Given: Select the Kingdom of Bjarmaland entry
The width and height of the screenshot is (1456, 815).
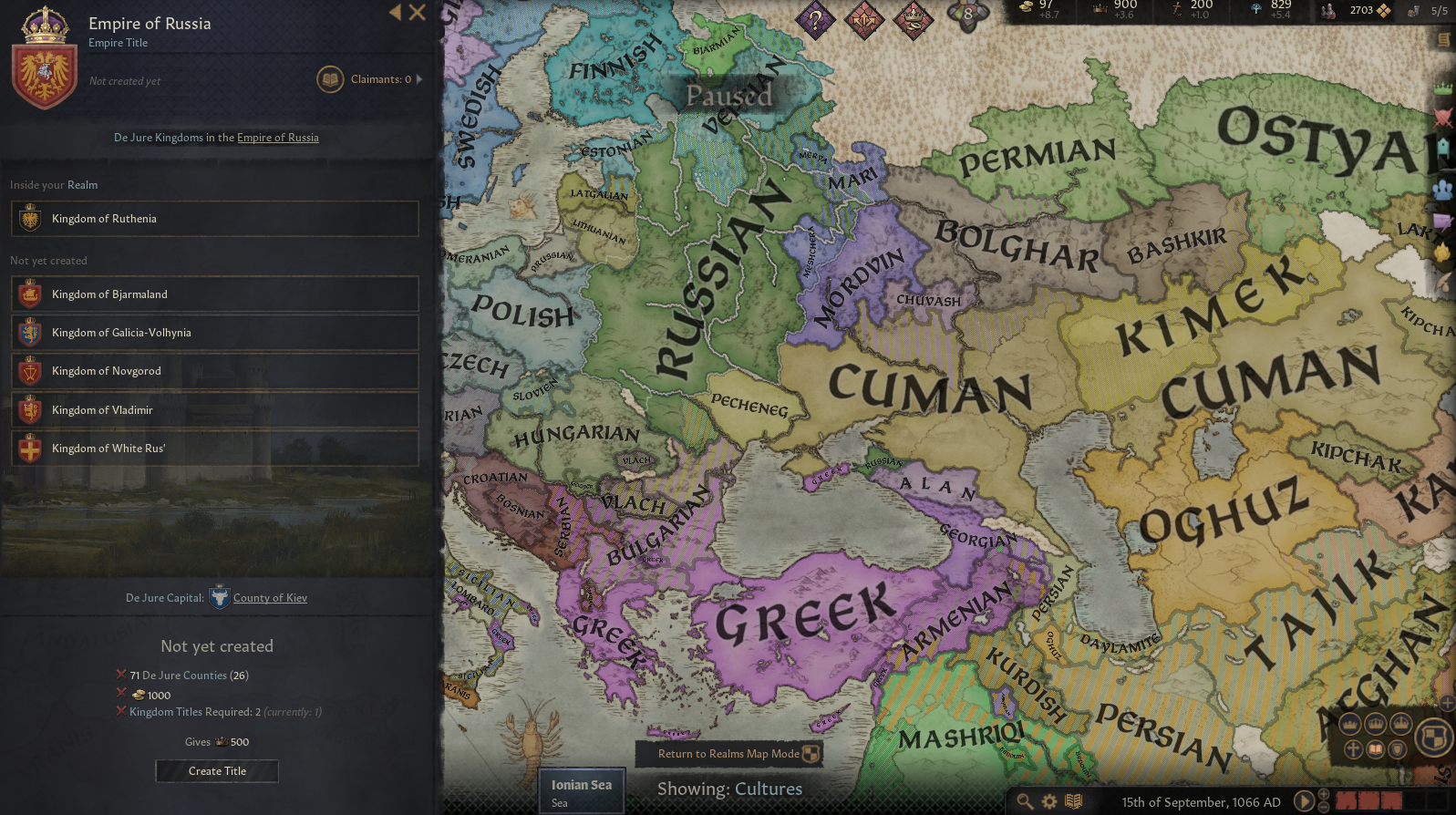Looking at the screenshot, I should click(216, 294).
